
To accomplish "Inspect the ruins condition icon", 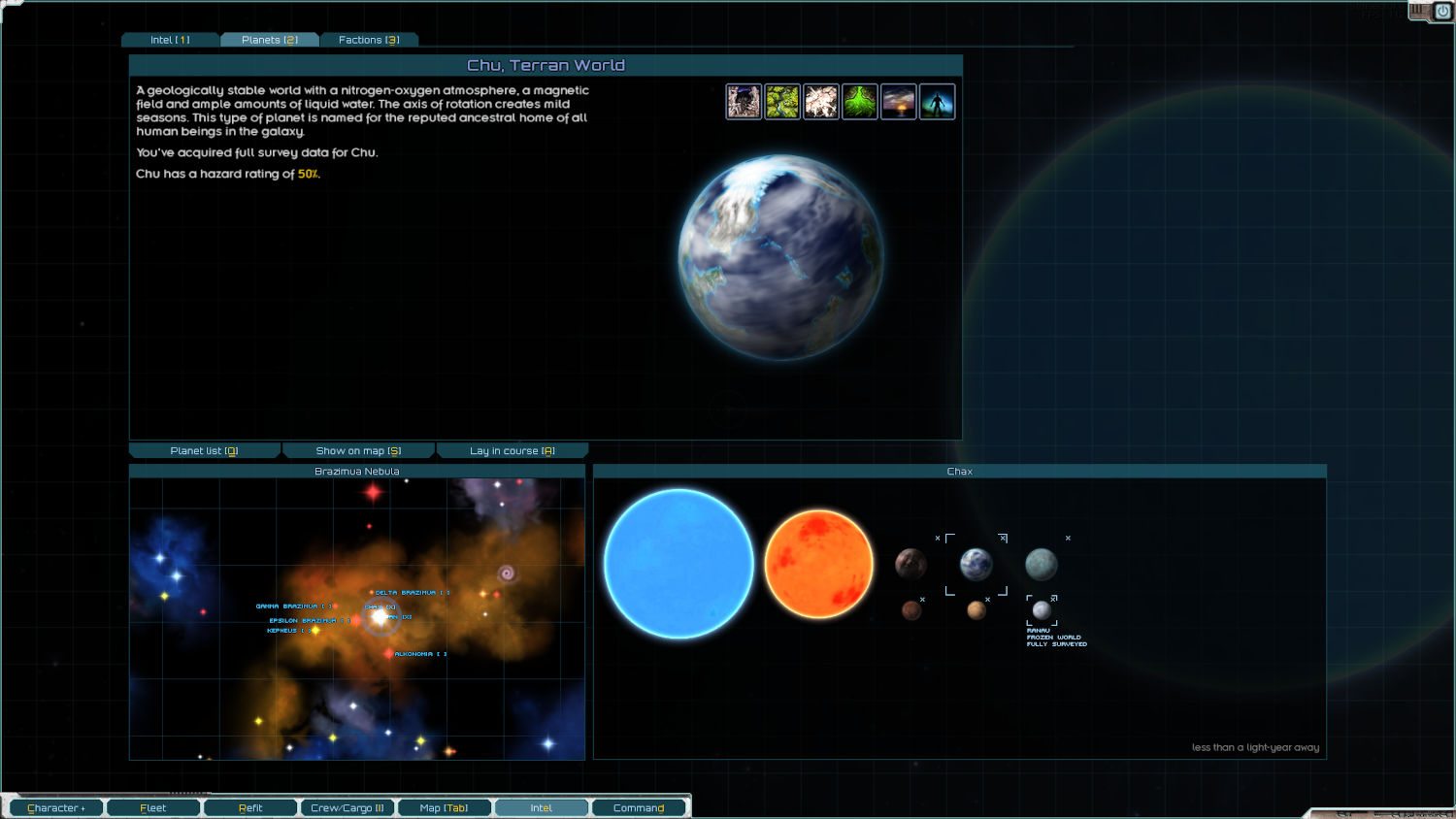I will click(744, 102).
